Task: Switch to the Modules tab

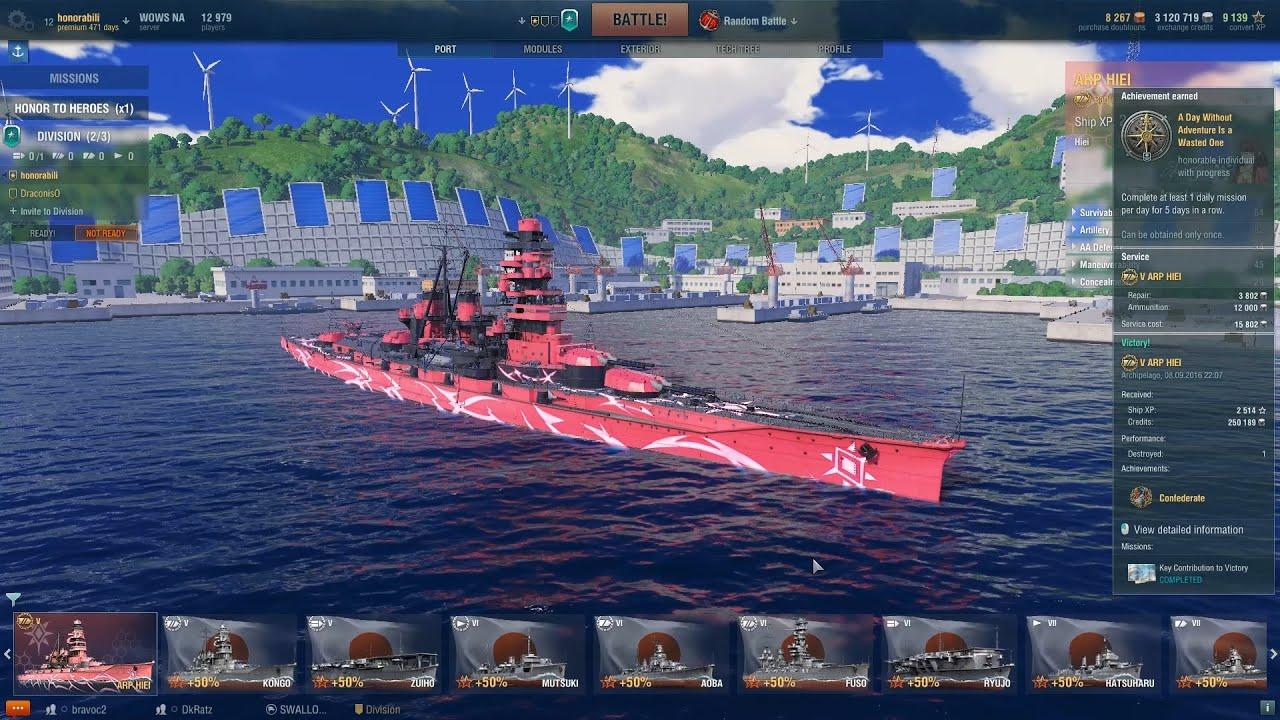Action: click(542, 49)
